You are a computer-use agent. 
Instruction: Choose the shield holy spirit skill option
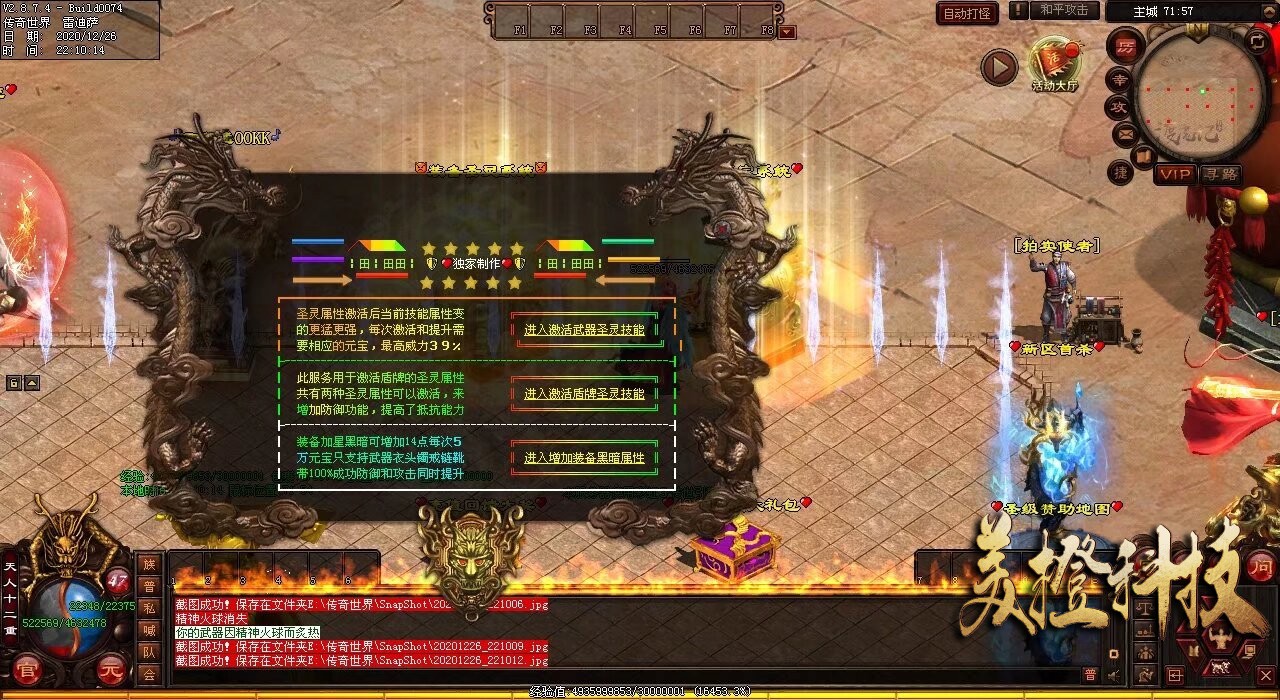click(584, 394)
